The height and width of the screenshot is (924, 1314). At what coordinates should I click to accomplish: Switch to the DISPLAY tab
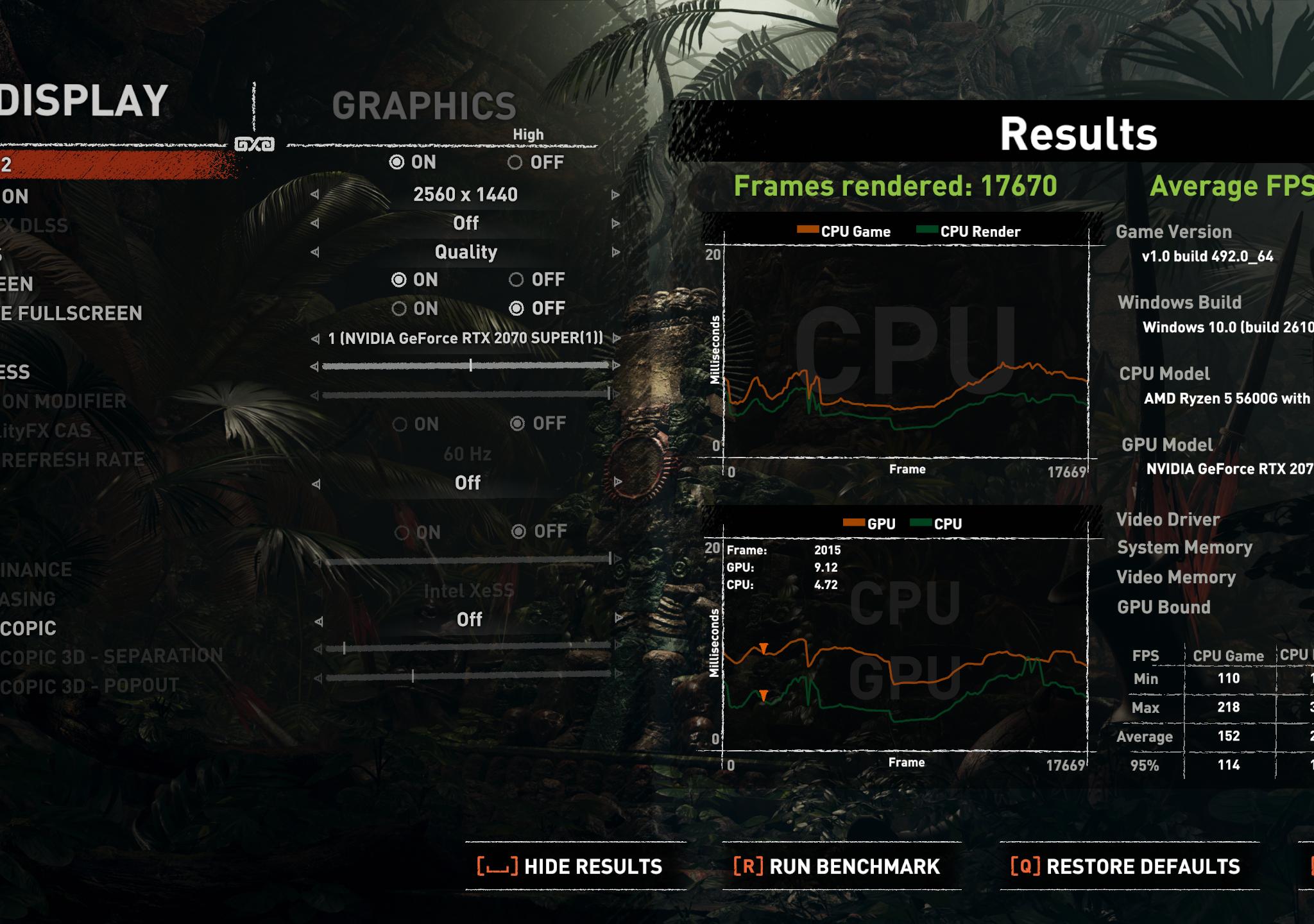83,99
